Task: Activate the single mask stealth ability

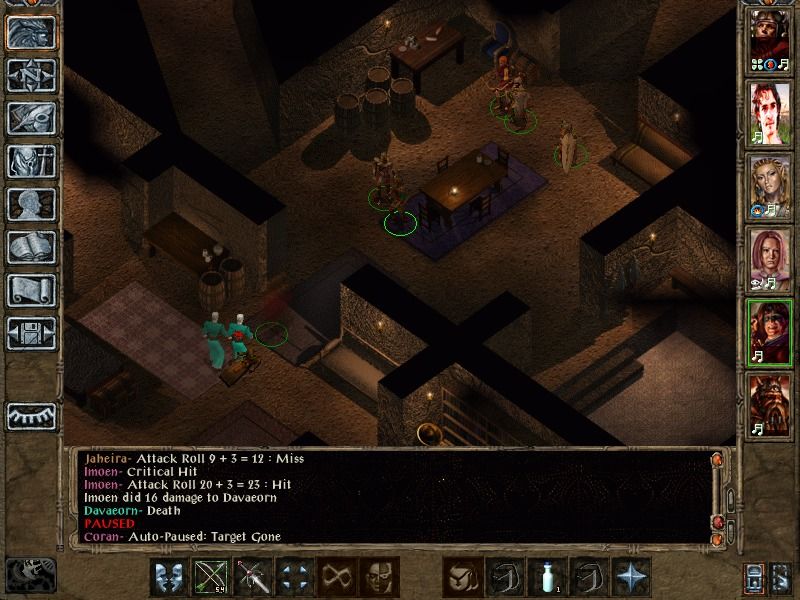Action: [380, 577]
